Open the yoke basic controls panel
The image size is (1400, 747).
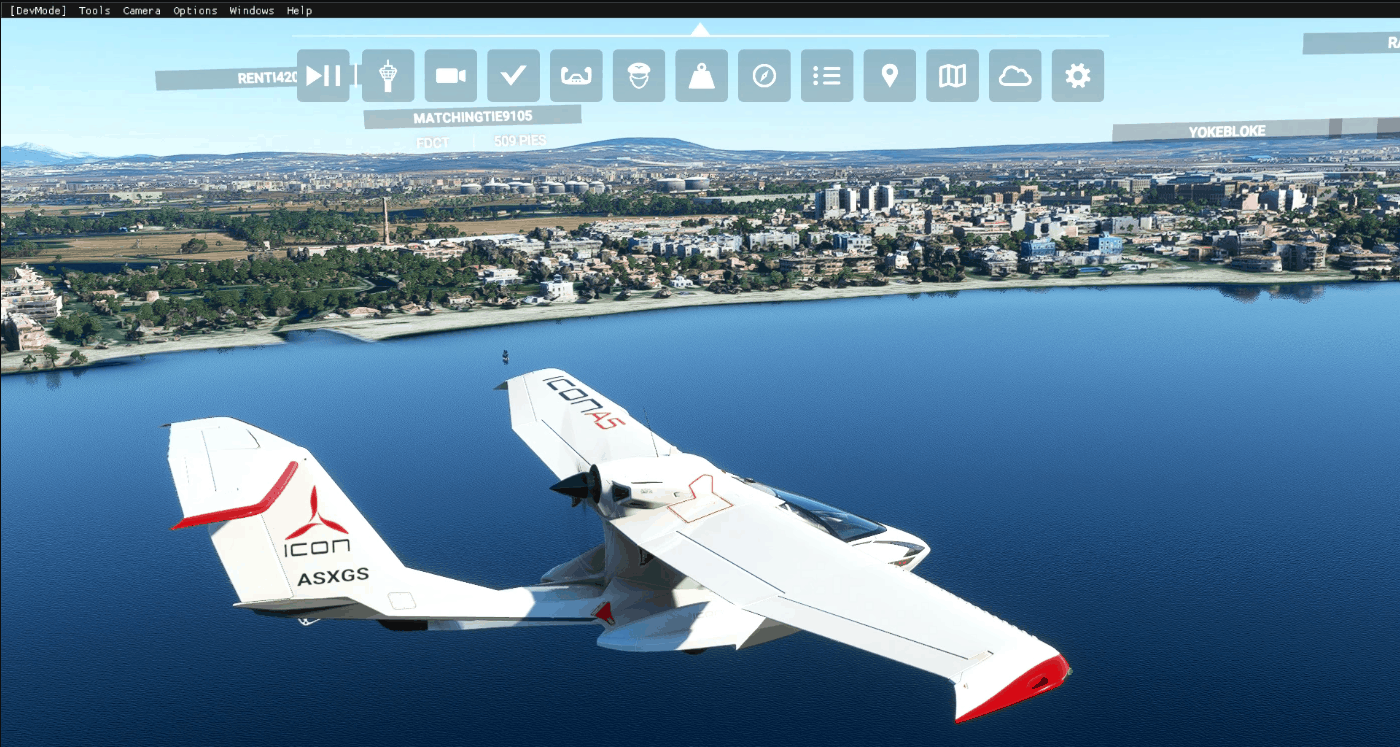click(576, 76)
